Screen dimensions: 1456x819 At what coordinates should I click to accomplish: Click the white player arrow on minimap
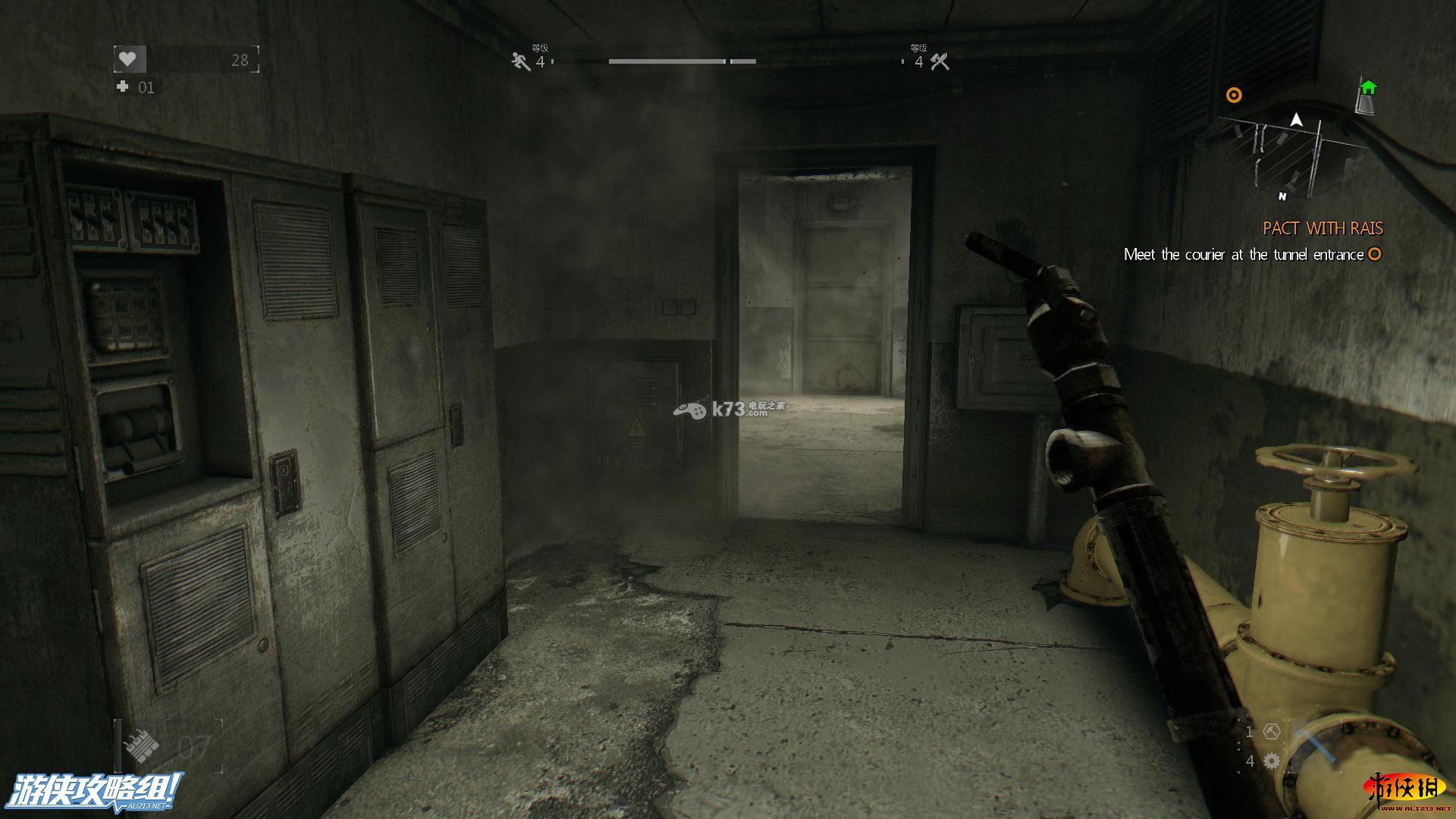(x=1296, y=120)
